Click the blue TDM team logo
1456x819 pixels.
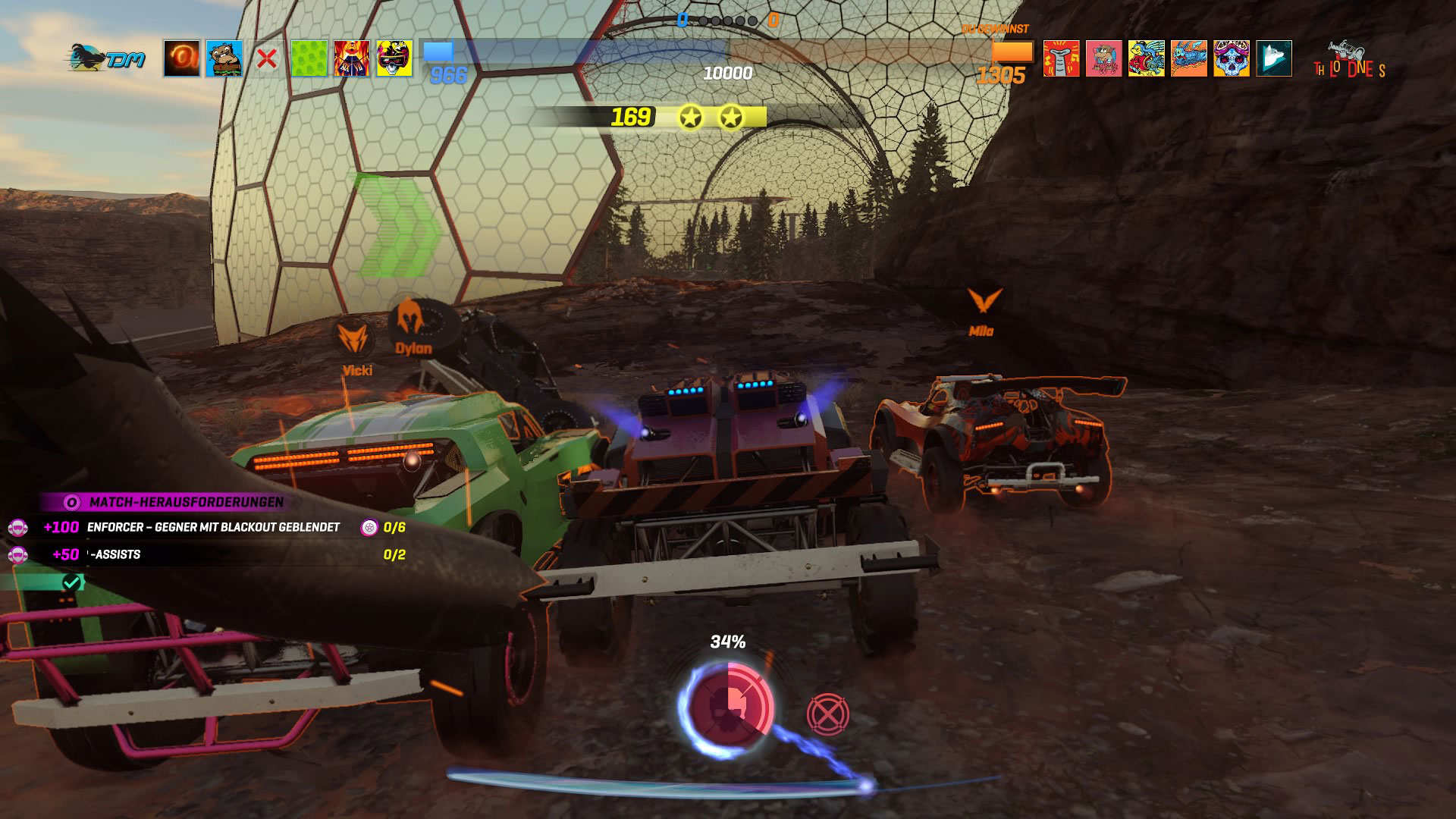pyautogui.click(x=107, y=58)
